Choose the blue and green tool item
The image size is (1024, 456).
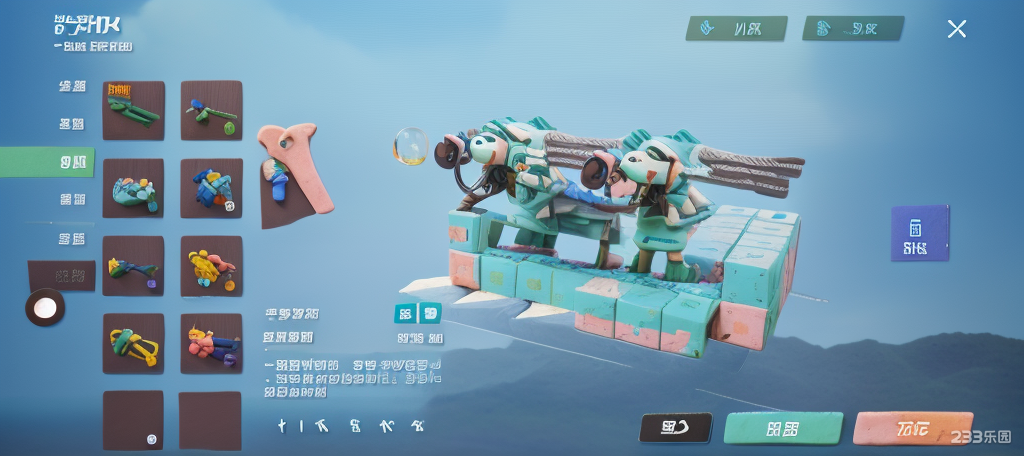click(x=211, y=110)
